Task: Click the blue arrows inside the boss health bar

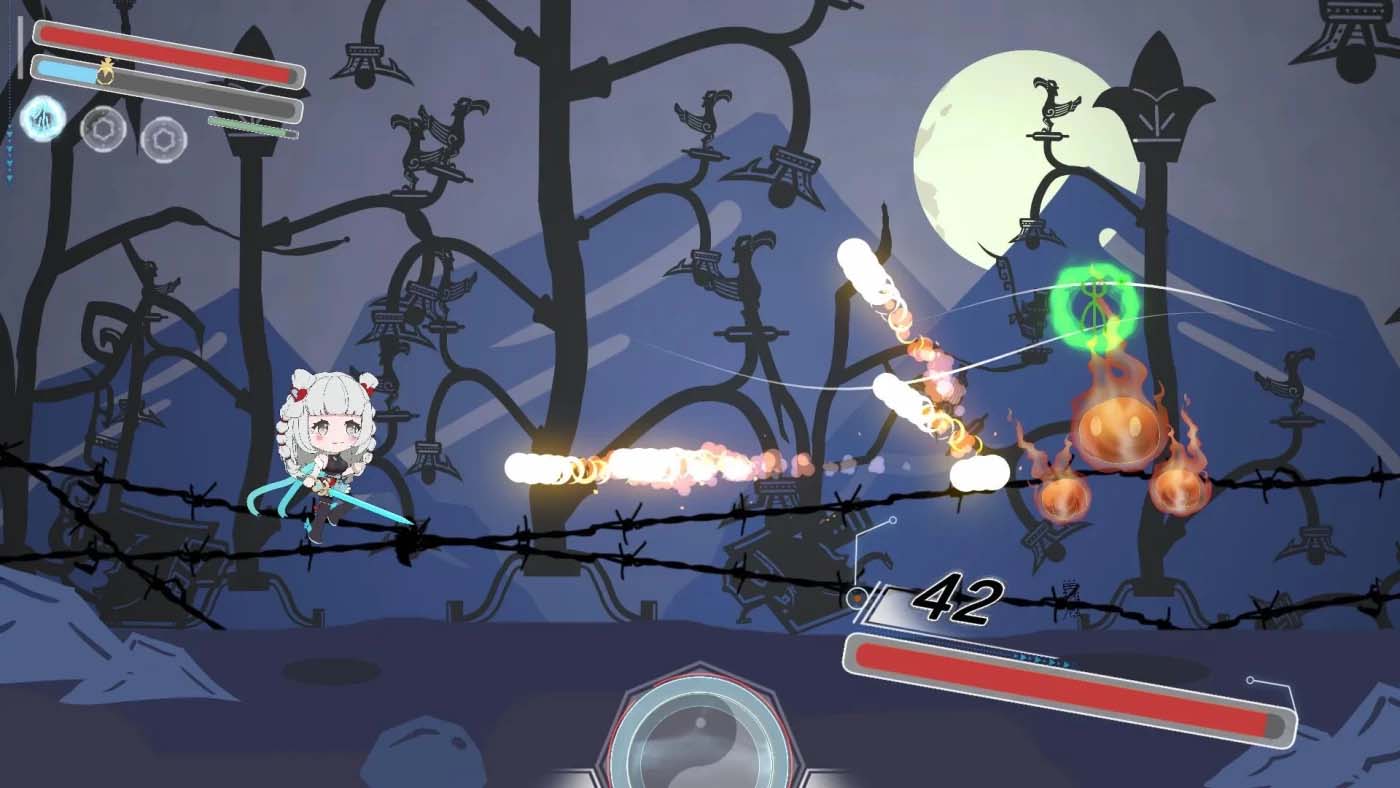Action: [1040, 659]
